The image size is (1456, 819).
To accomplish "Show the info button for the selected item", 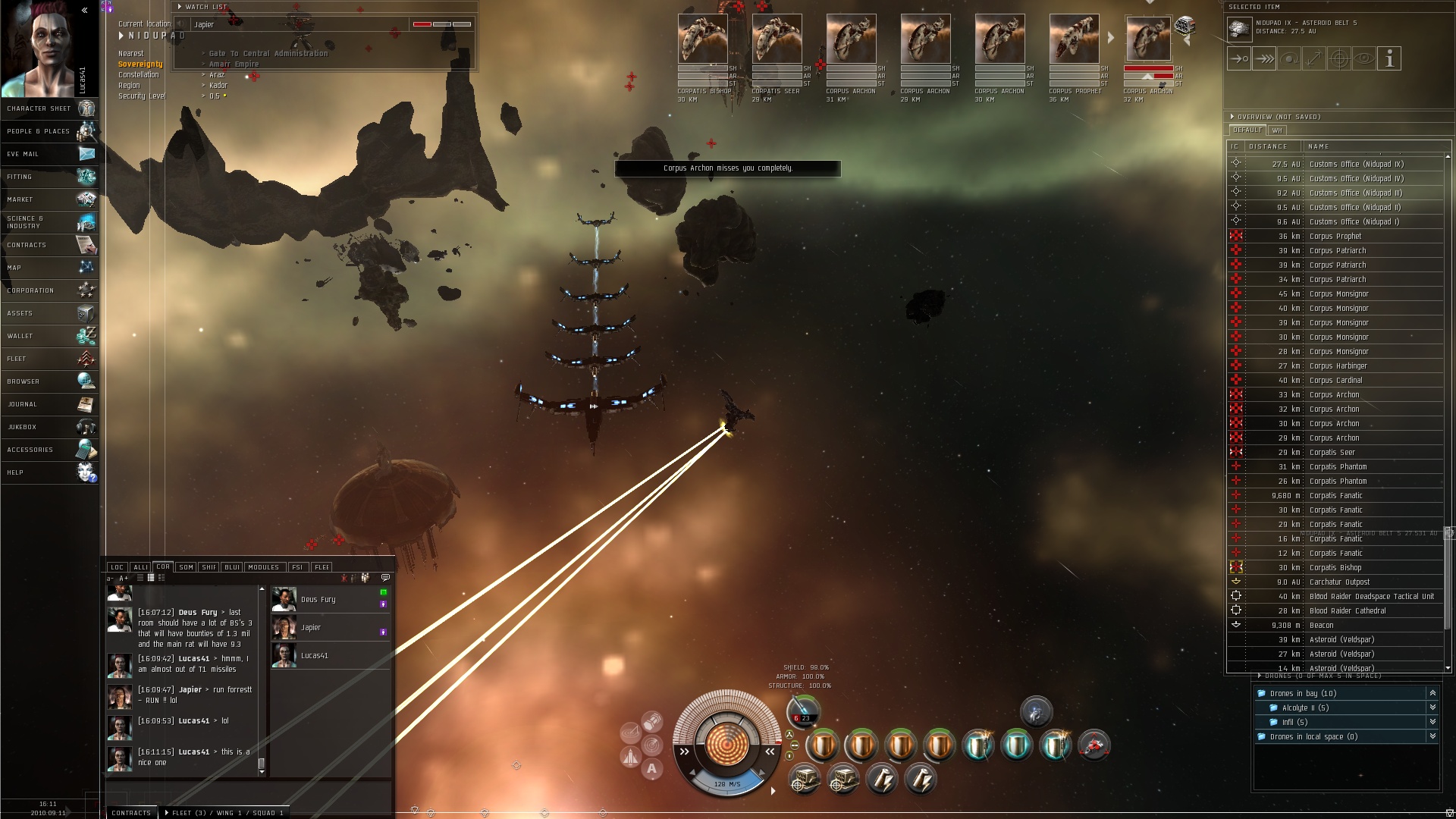I will 1389,58.
